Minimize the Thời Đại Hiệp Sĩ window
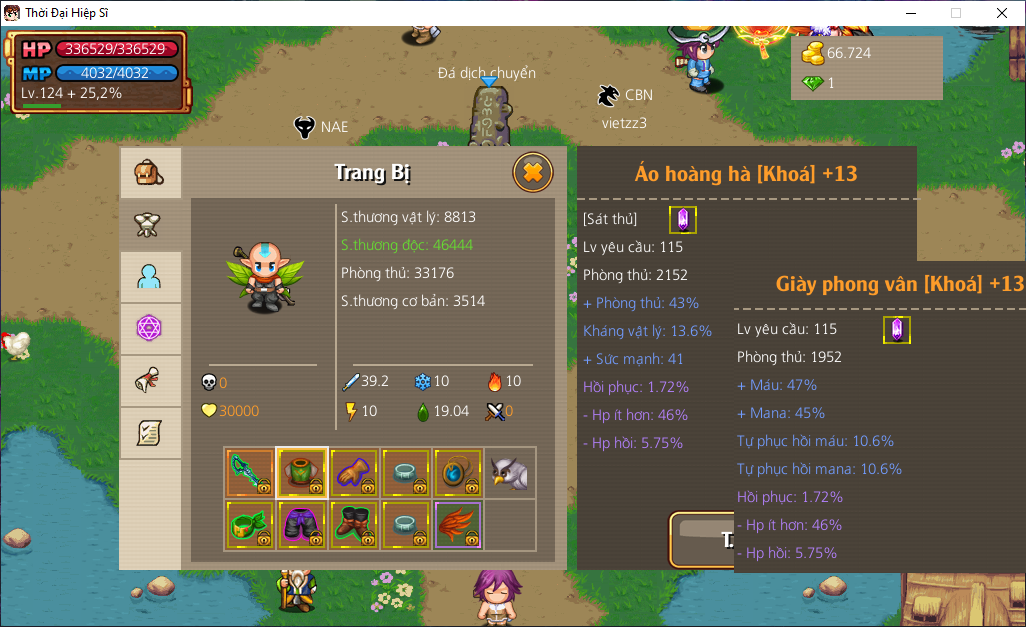 coord(911,13)
